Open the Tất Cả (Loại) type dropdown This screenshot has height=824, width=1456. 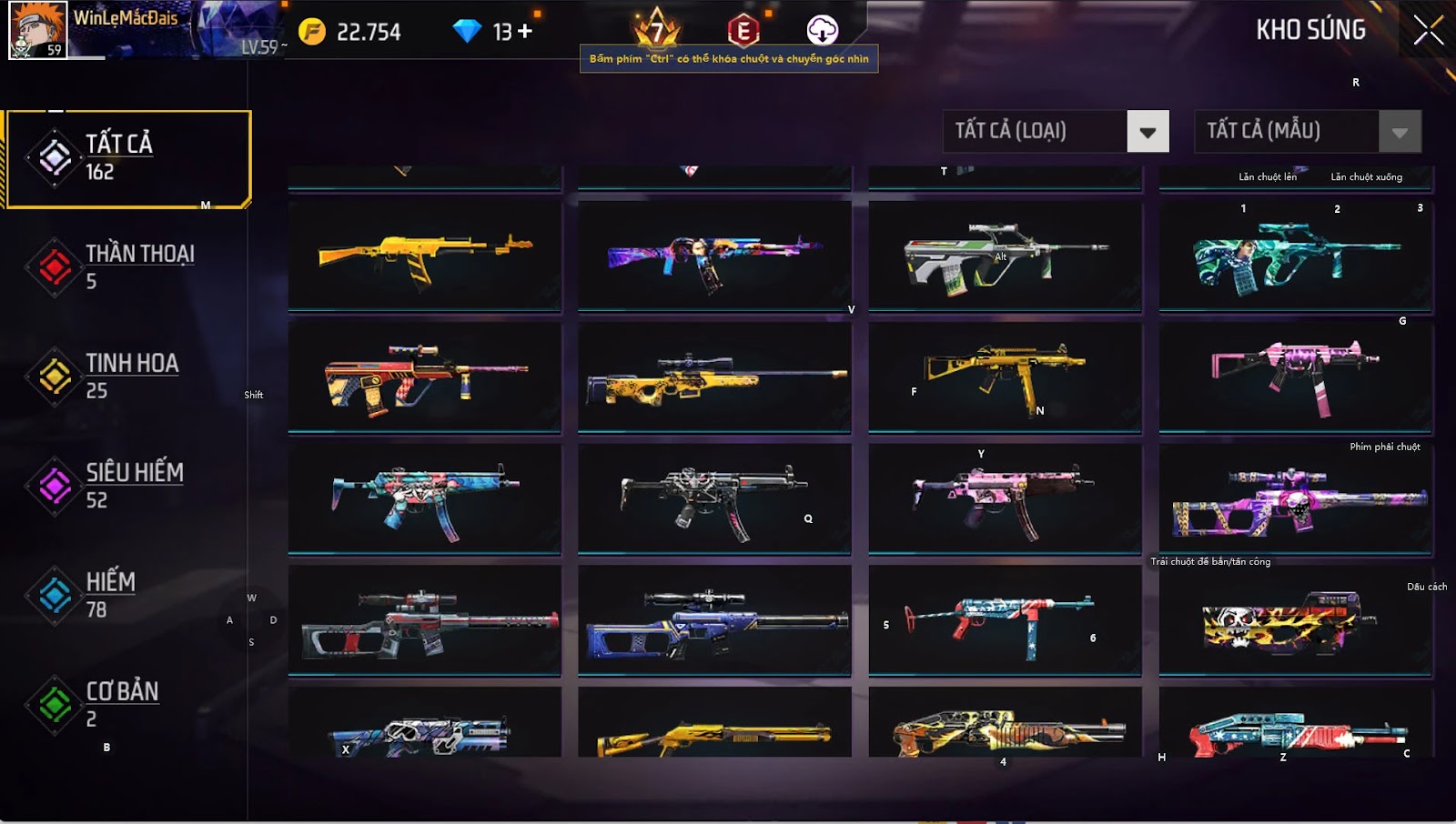[1148, 132]
